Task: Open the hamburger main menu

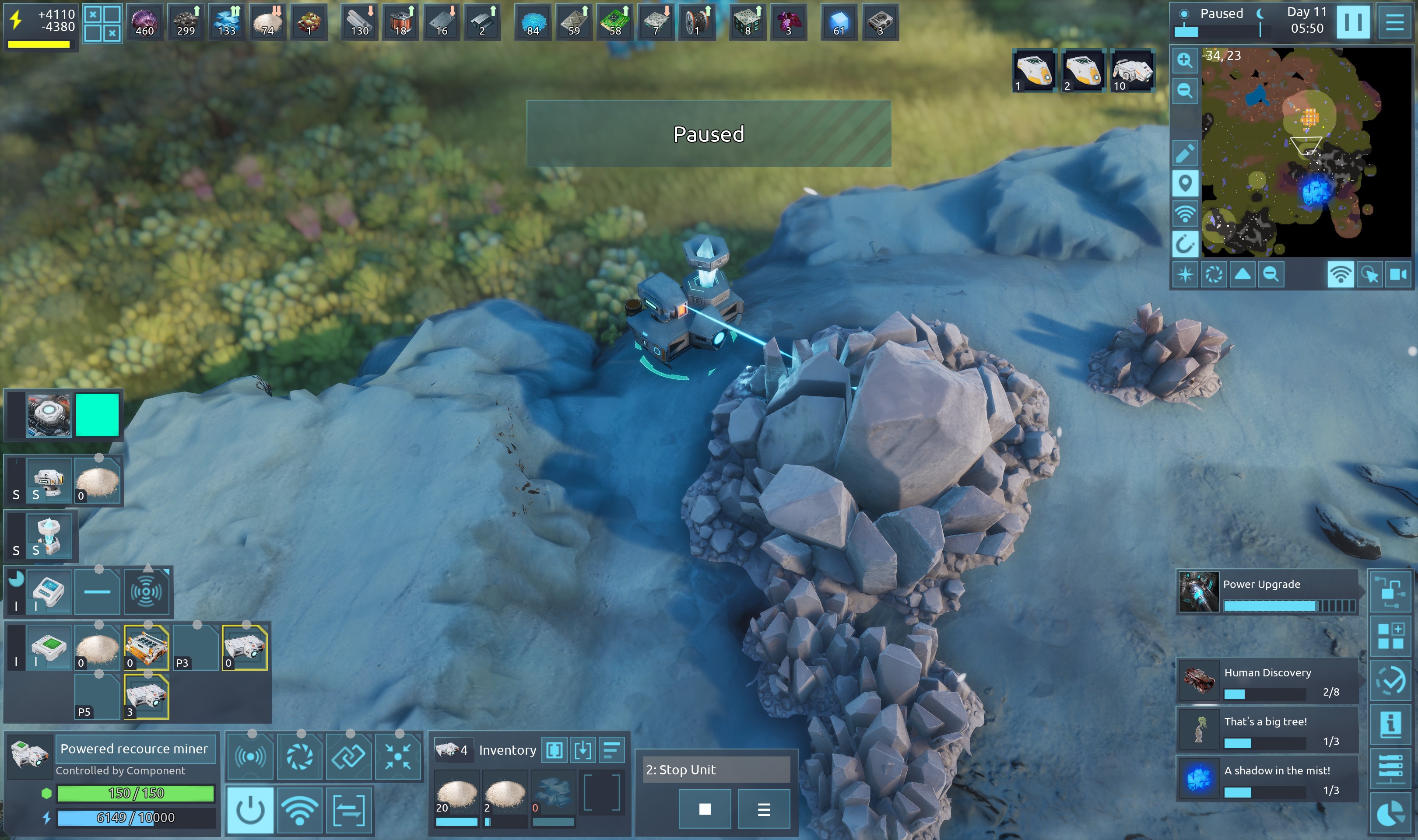Action: [x=1394, y=22]
